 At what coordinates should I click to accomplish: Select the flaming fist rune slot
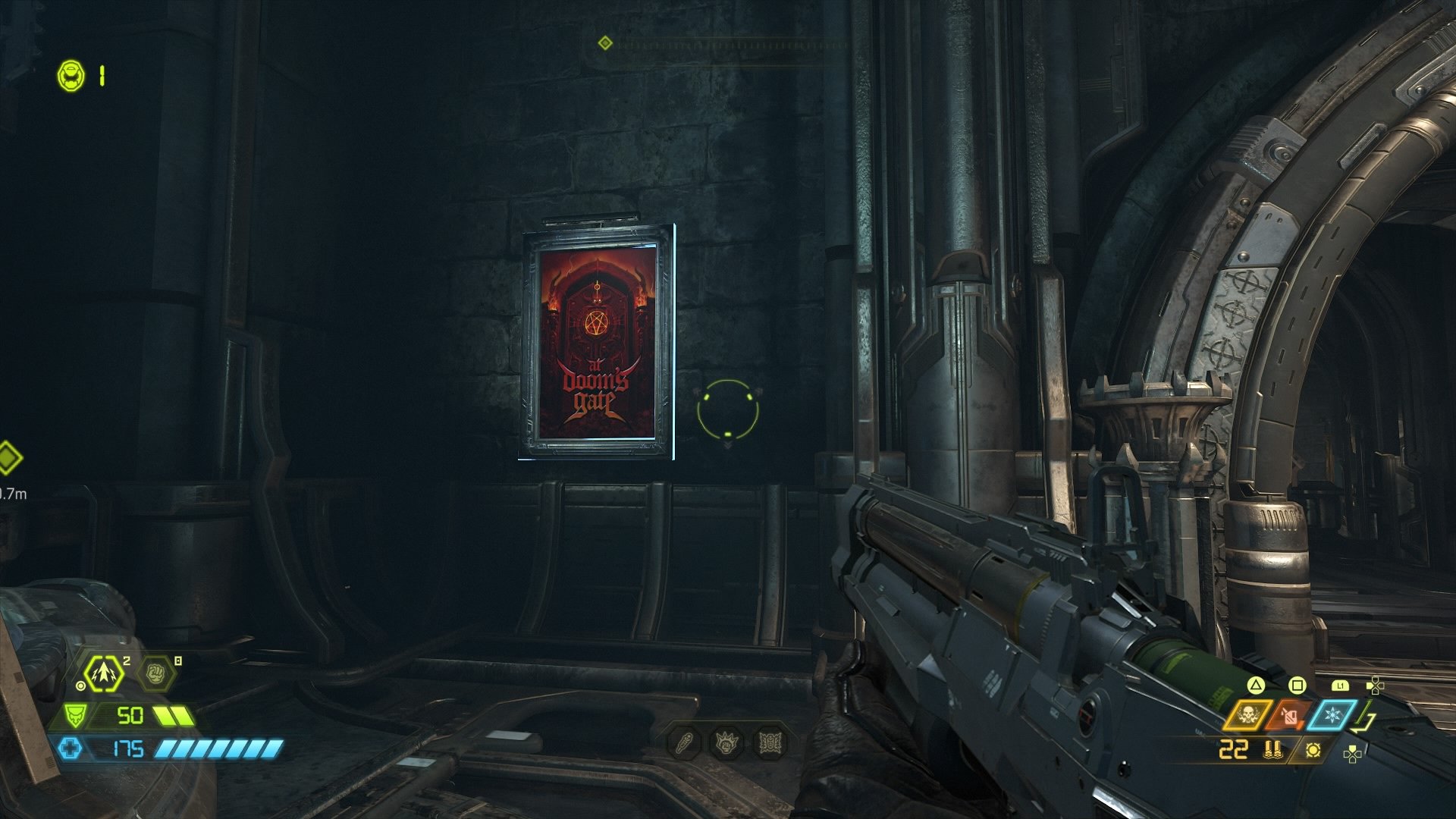[726, 742]
